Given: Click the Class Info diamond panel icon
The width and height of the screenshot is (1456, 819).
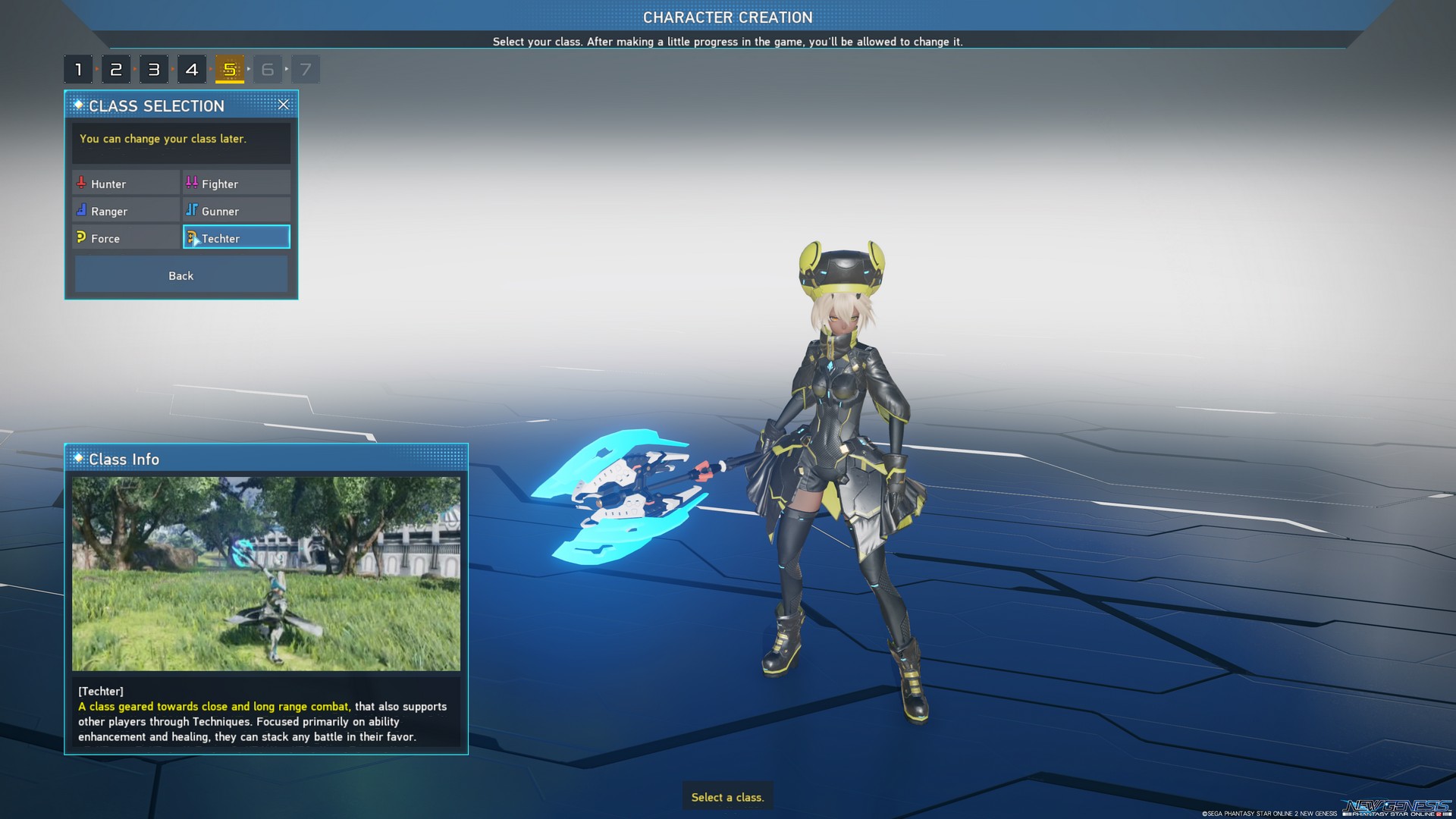Looking at the screenshot, I should click(78, 459).
